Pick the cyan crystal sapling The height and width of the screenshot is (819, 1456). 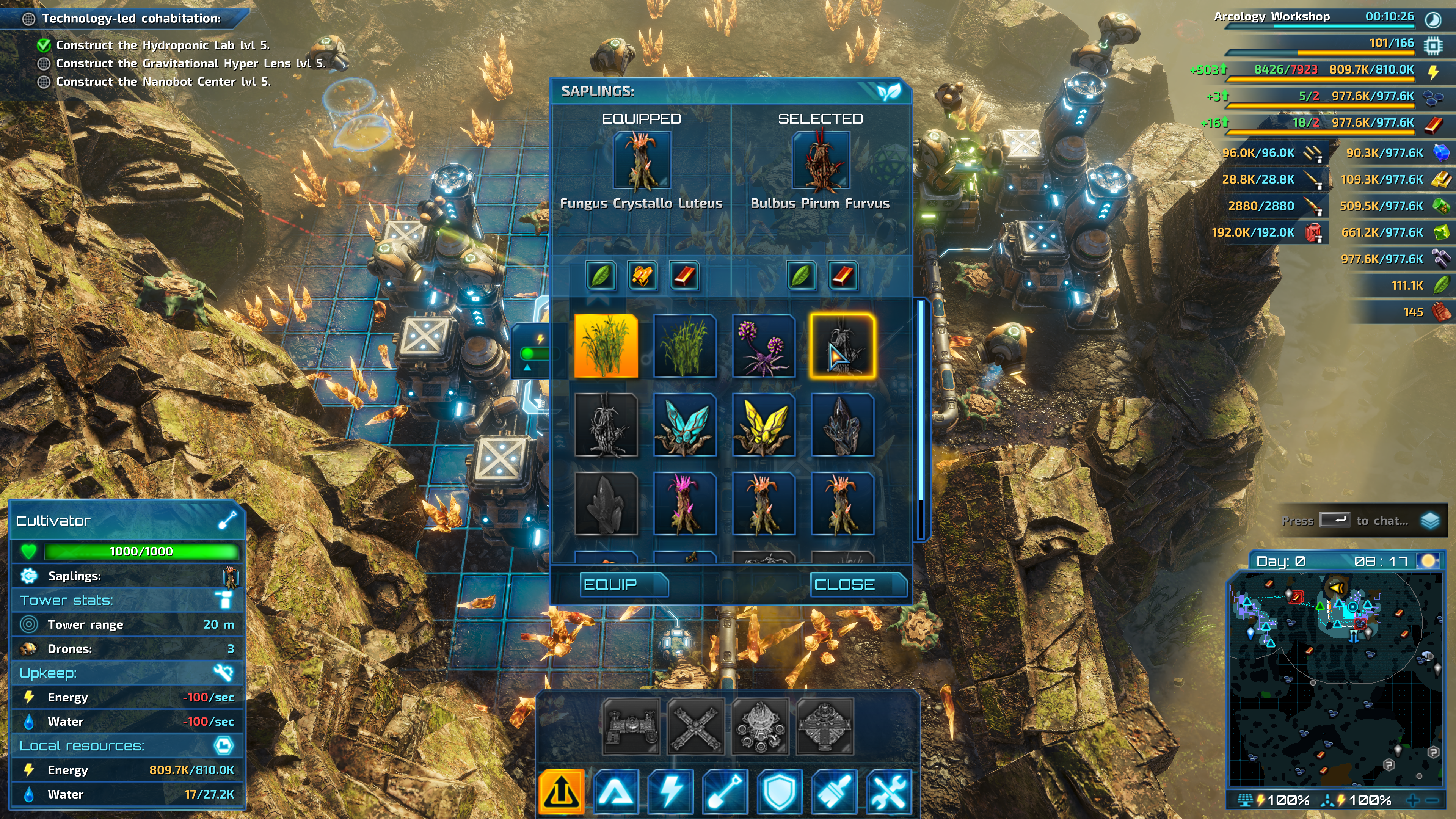pyautogui.click(x=684, y=425)
